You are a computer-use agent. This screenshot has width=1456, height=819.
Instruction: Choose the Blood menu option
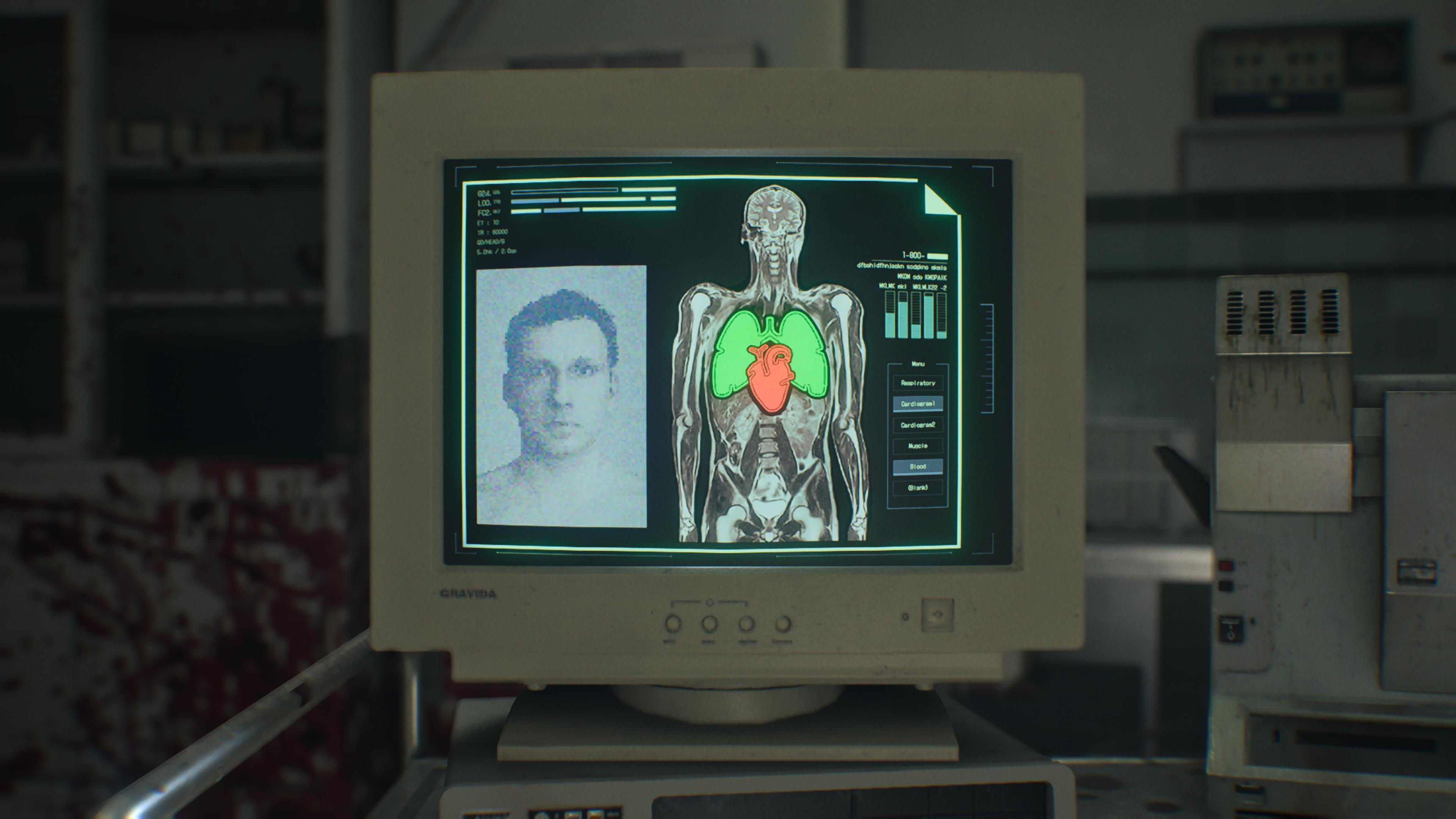(917, 467)
